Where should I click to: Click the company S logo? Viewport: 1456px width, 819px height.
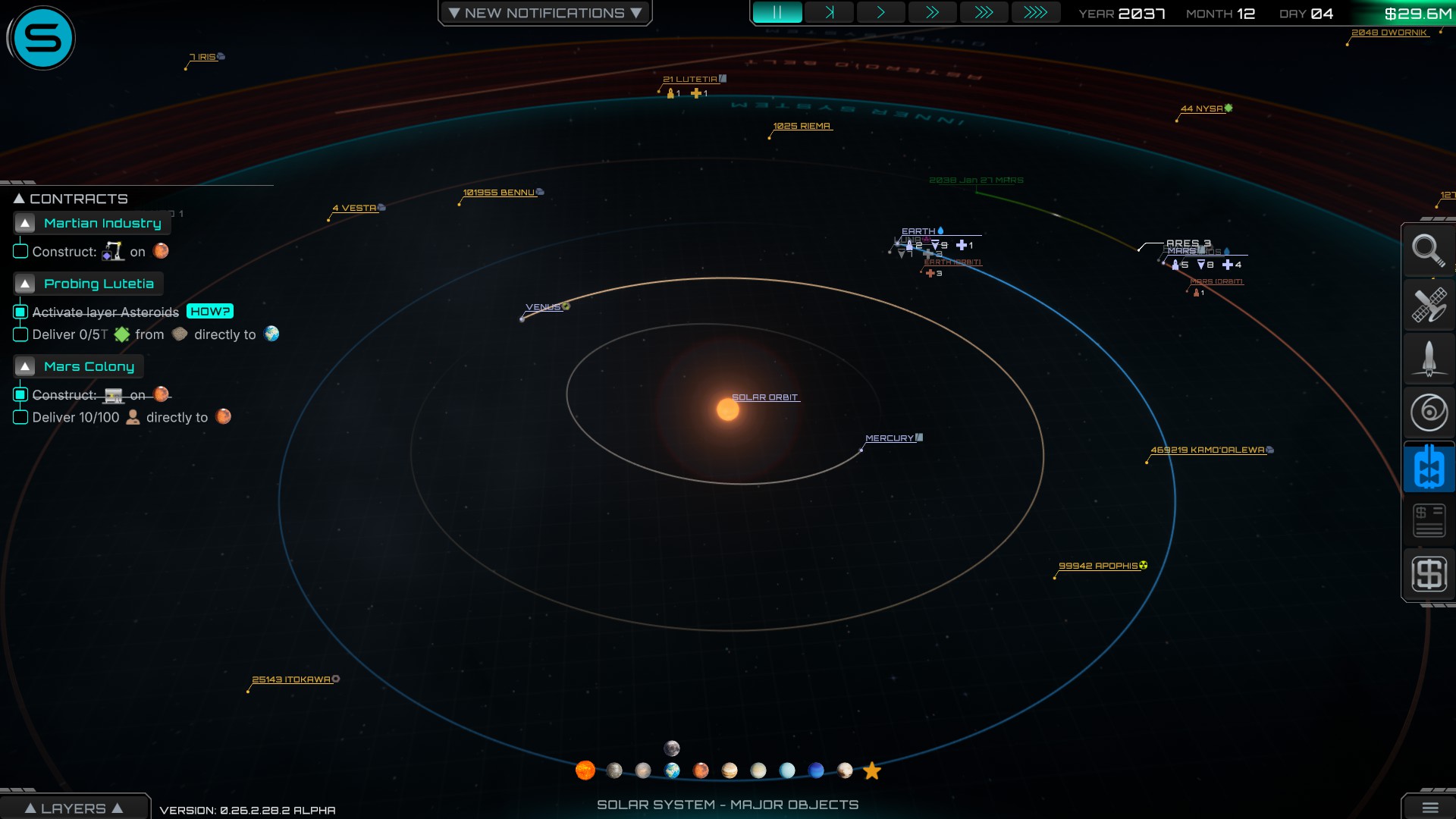tap(42, 38)
